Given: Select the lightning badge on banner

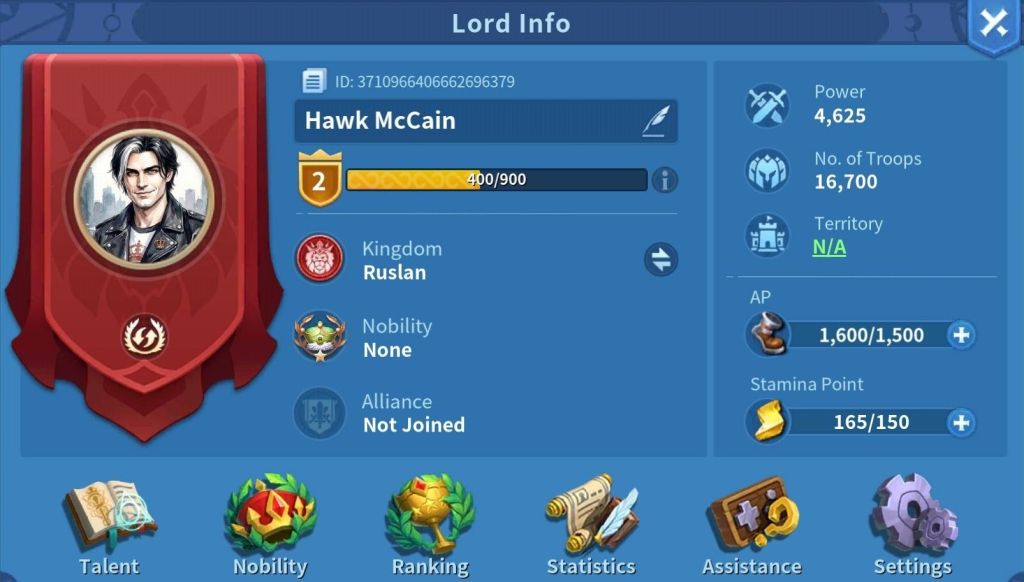Looking at the screenshot, I should [145, 336].
